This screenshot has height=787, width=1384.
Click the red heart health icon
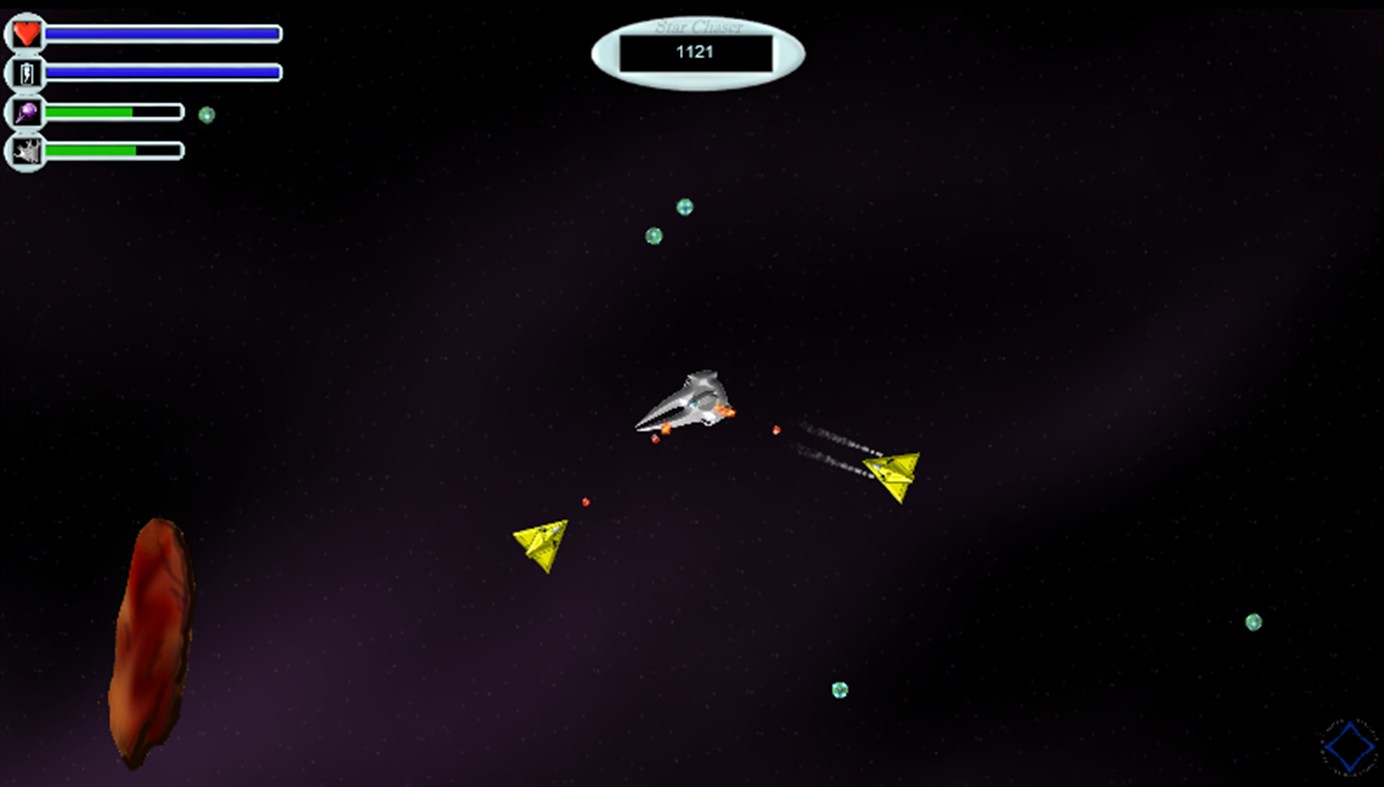click(24, 33)
